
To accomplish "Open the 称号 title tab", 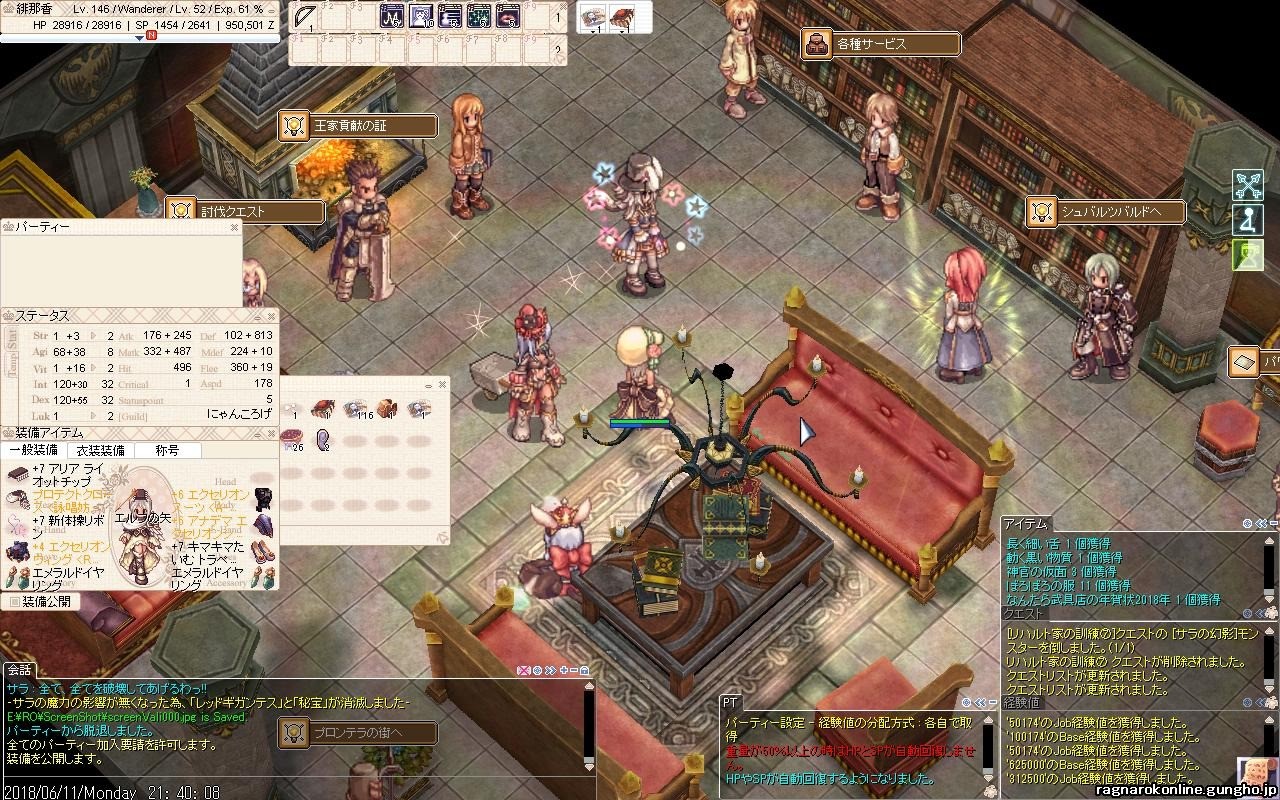I will coord(166,451).
